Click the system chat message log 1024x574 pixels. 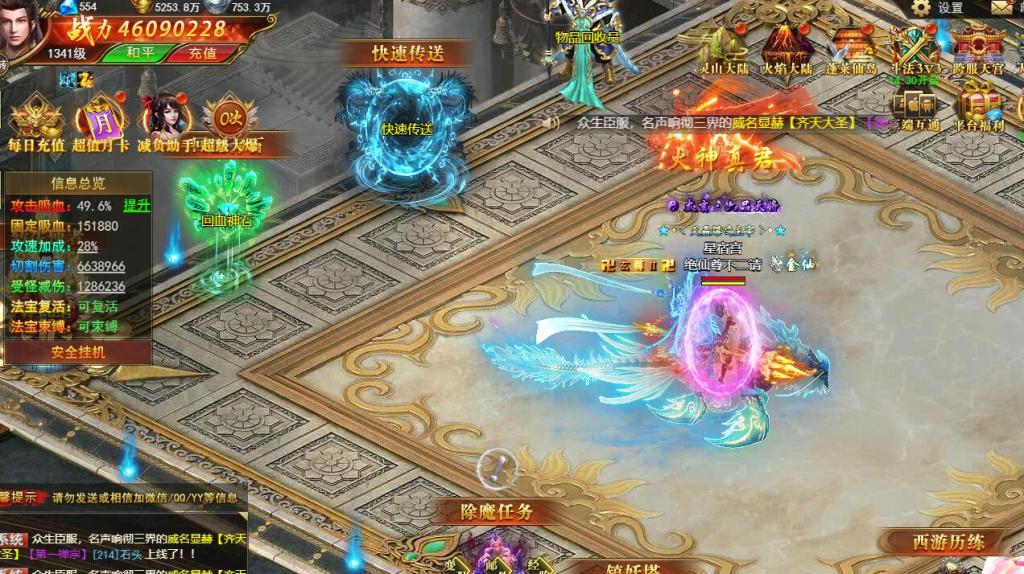120,546
